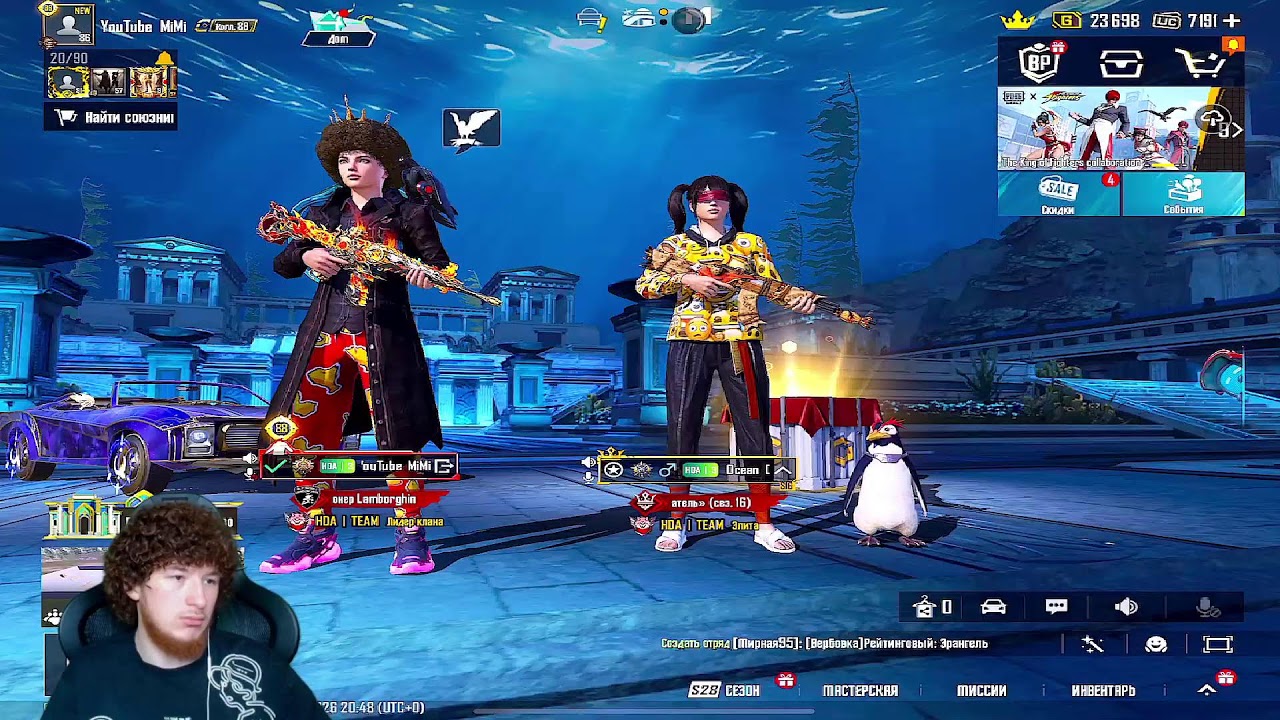
Task: Open the King of Fighters collaboration banner
Action: pos(1120,128)
